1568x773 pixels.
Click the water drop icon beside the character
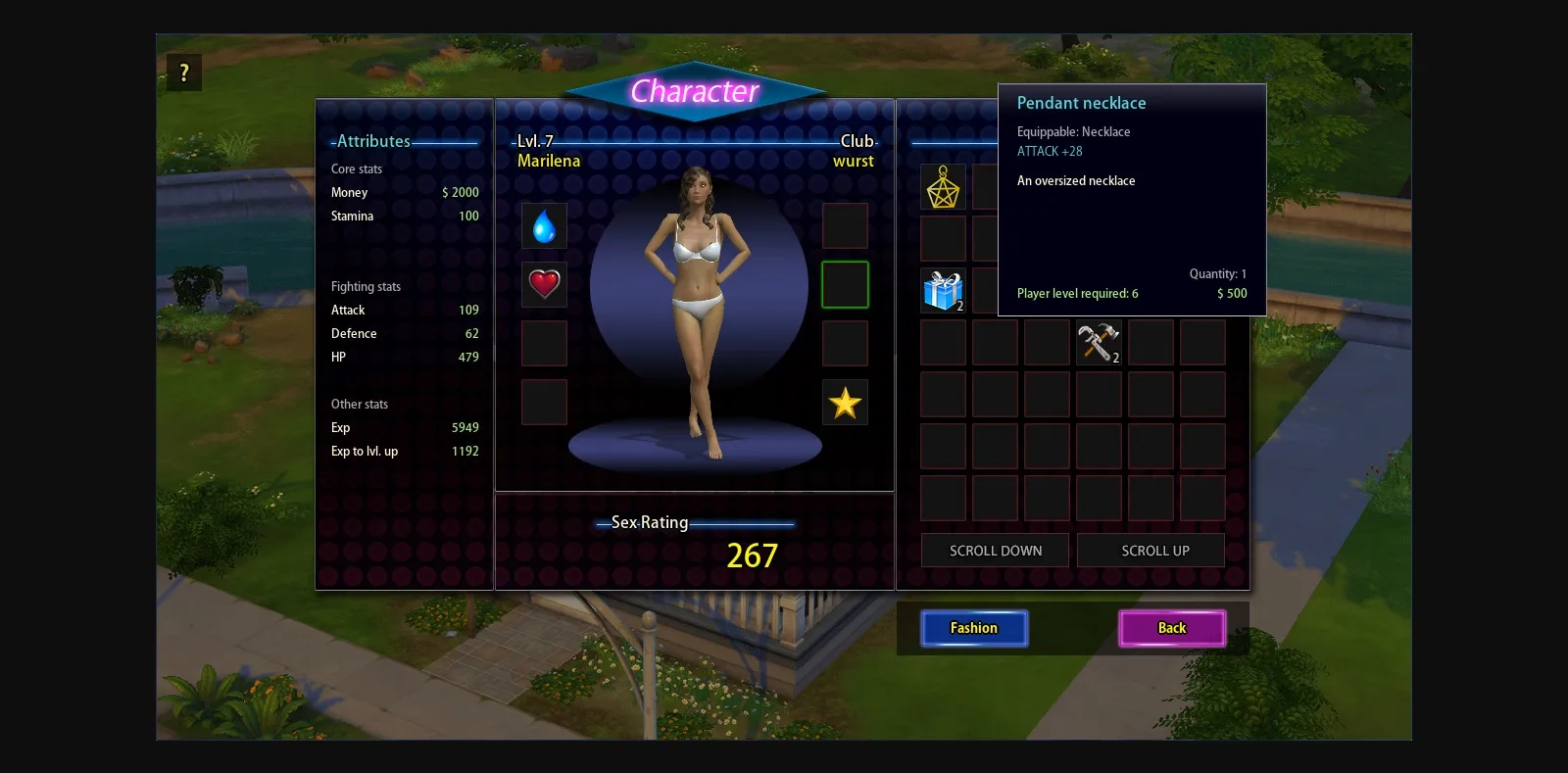(x=544, y=225)
